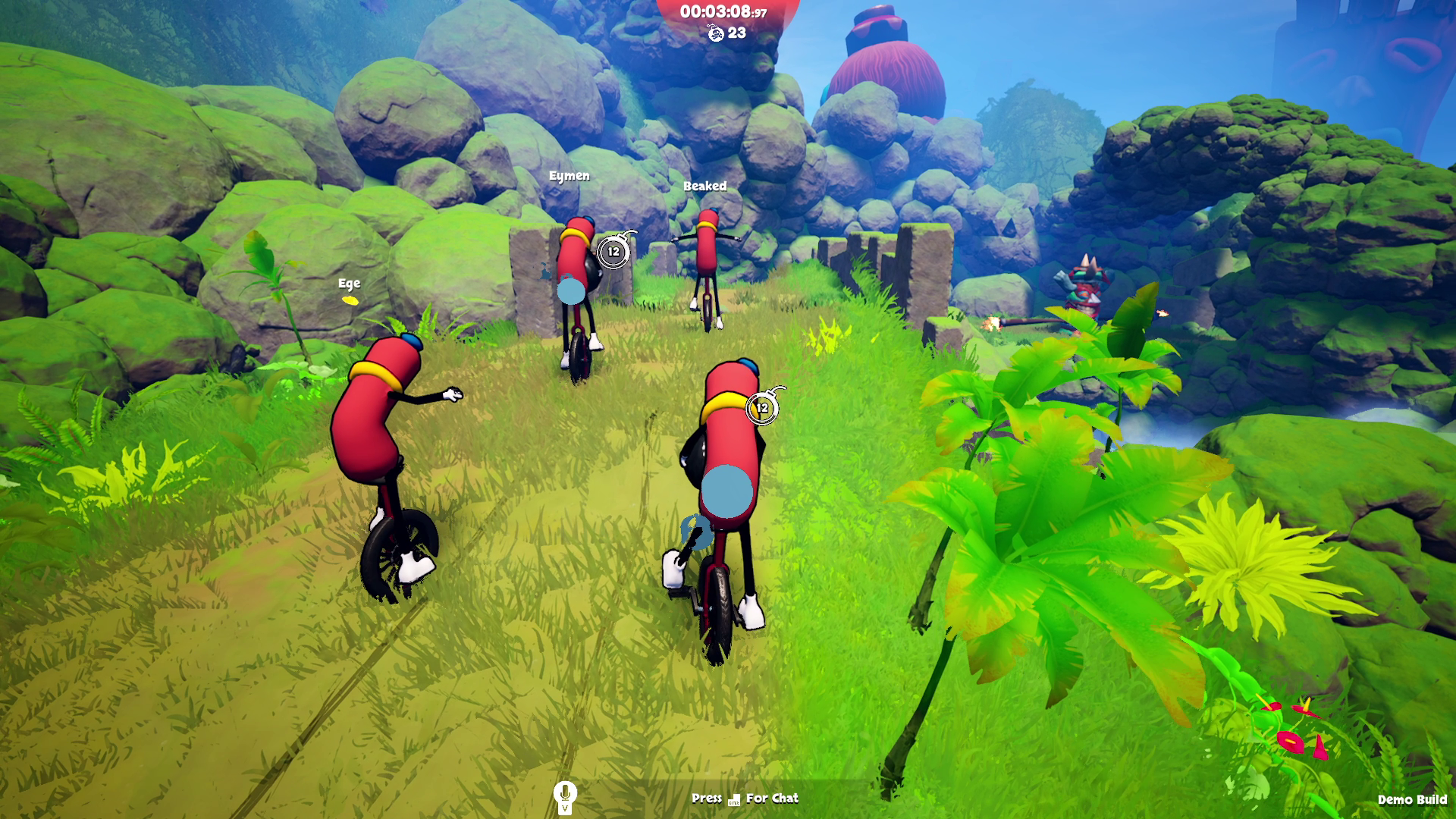Viewport: 1456px width, 819px height.
Task: Click the blue mute circle below Eymen's bomb badge
Action: 570,290
